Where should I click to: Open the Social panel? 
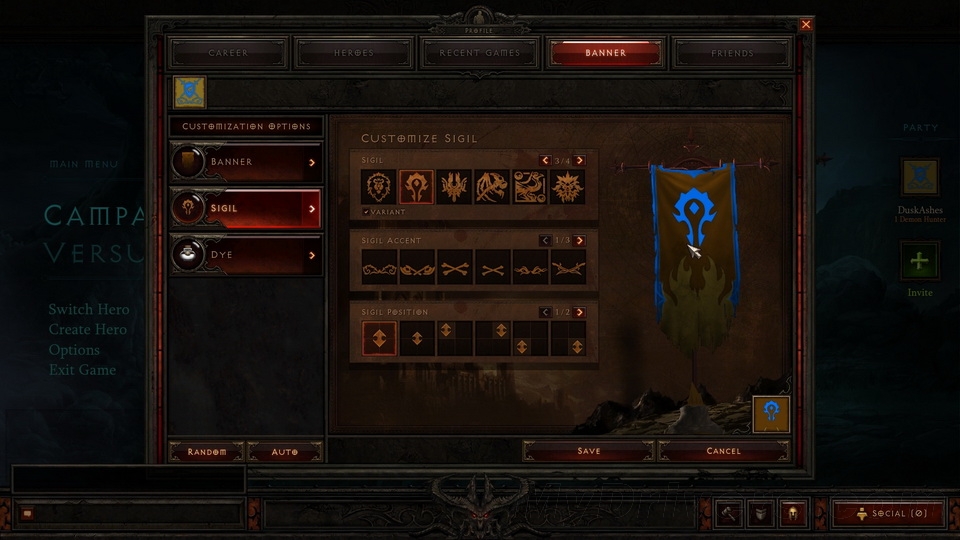(x=888, y=513)
